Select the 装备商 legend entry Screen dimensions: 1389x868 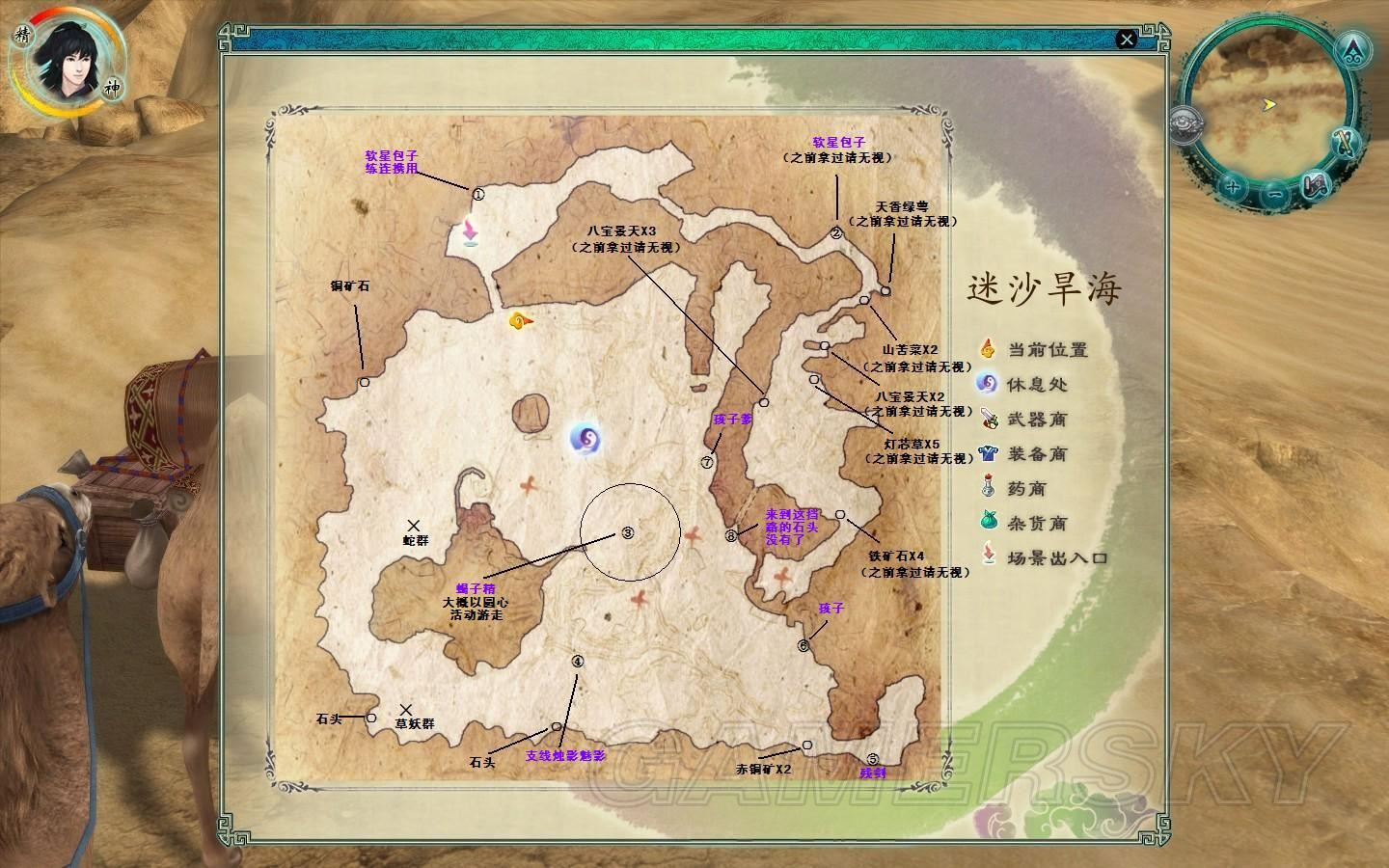tap(1036, 453)
